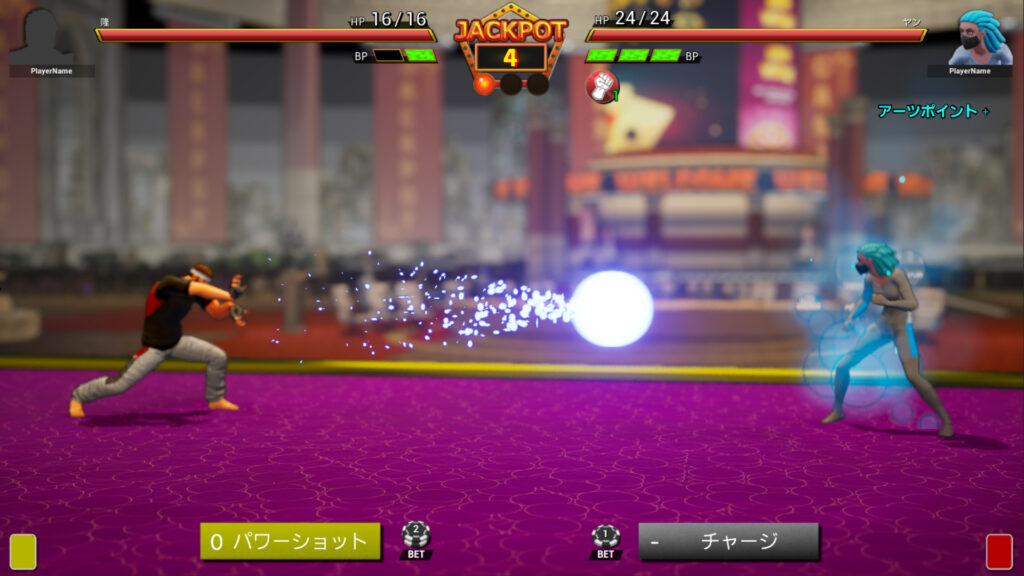This screenshot has height=576, width=1024.
Task: Select the パワーショット action button
Action: click(290, 541)
